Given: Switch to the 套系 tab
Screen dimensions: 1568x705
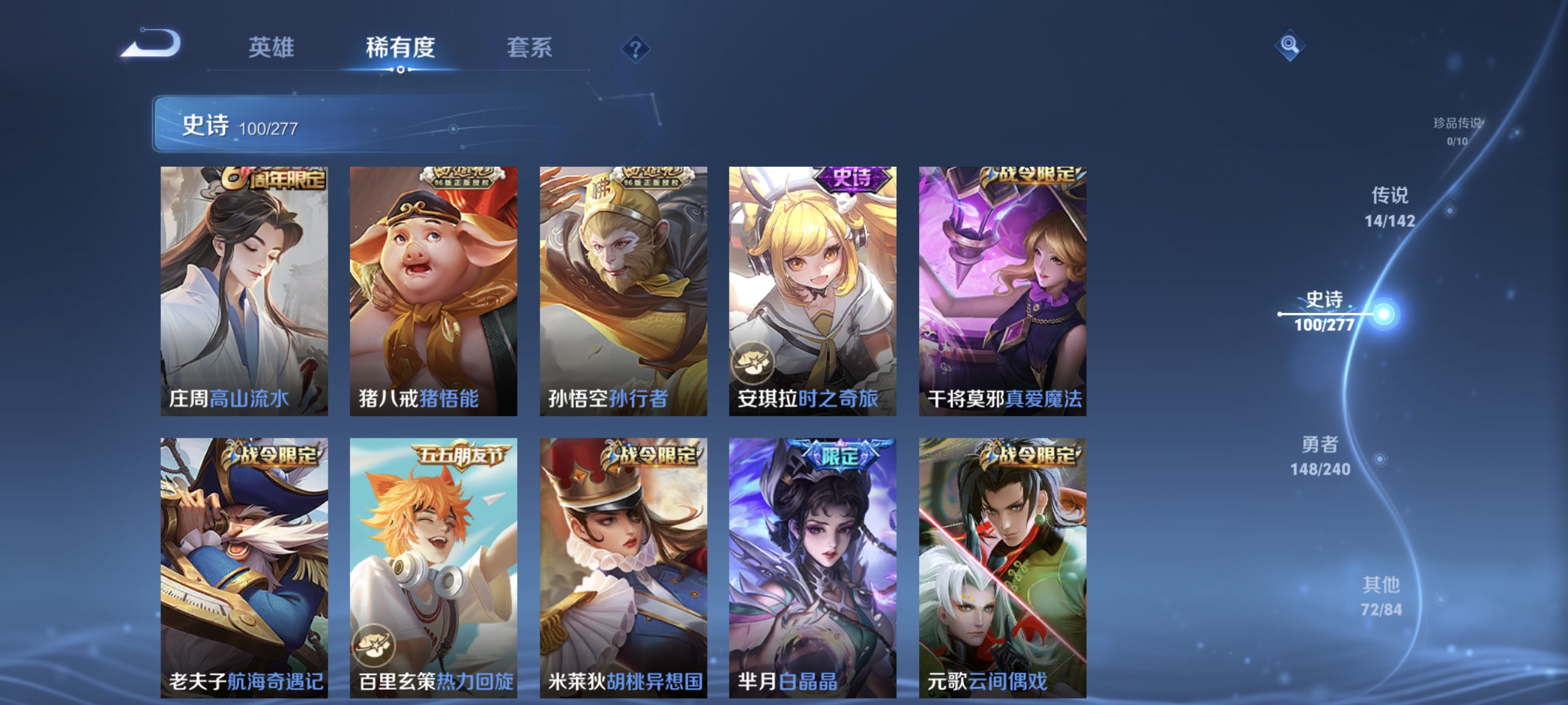Looking at the screenshot, I should 529,49.
